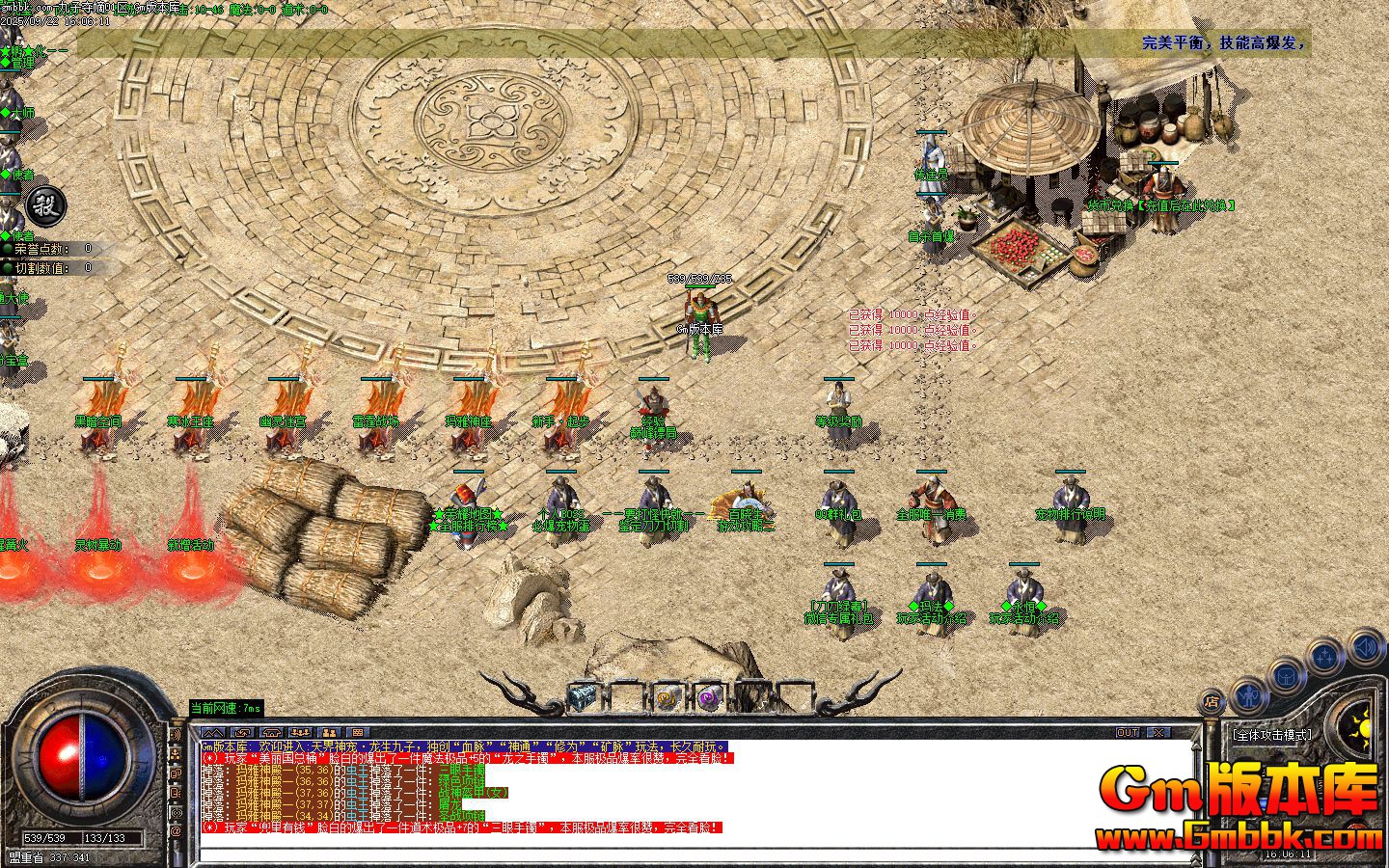This screenshot has height=868, width=1389.
Task: Click the down-arrow icon in the chat toolbar
Action: point(240,732)
